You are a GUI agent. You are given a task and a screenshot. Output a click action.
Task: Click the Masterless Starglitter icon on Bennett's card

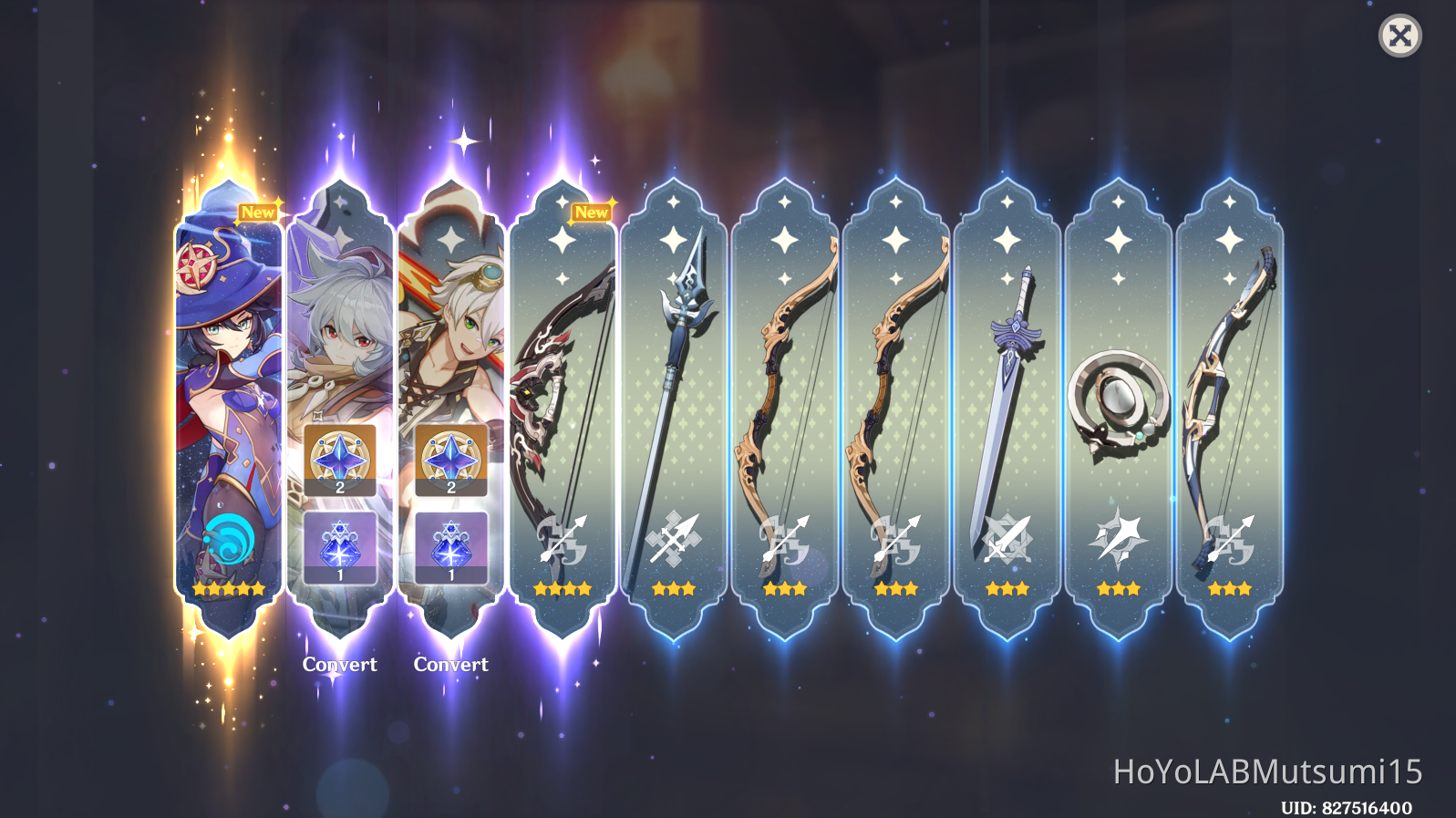(x=451, y=459)
